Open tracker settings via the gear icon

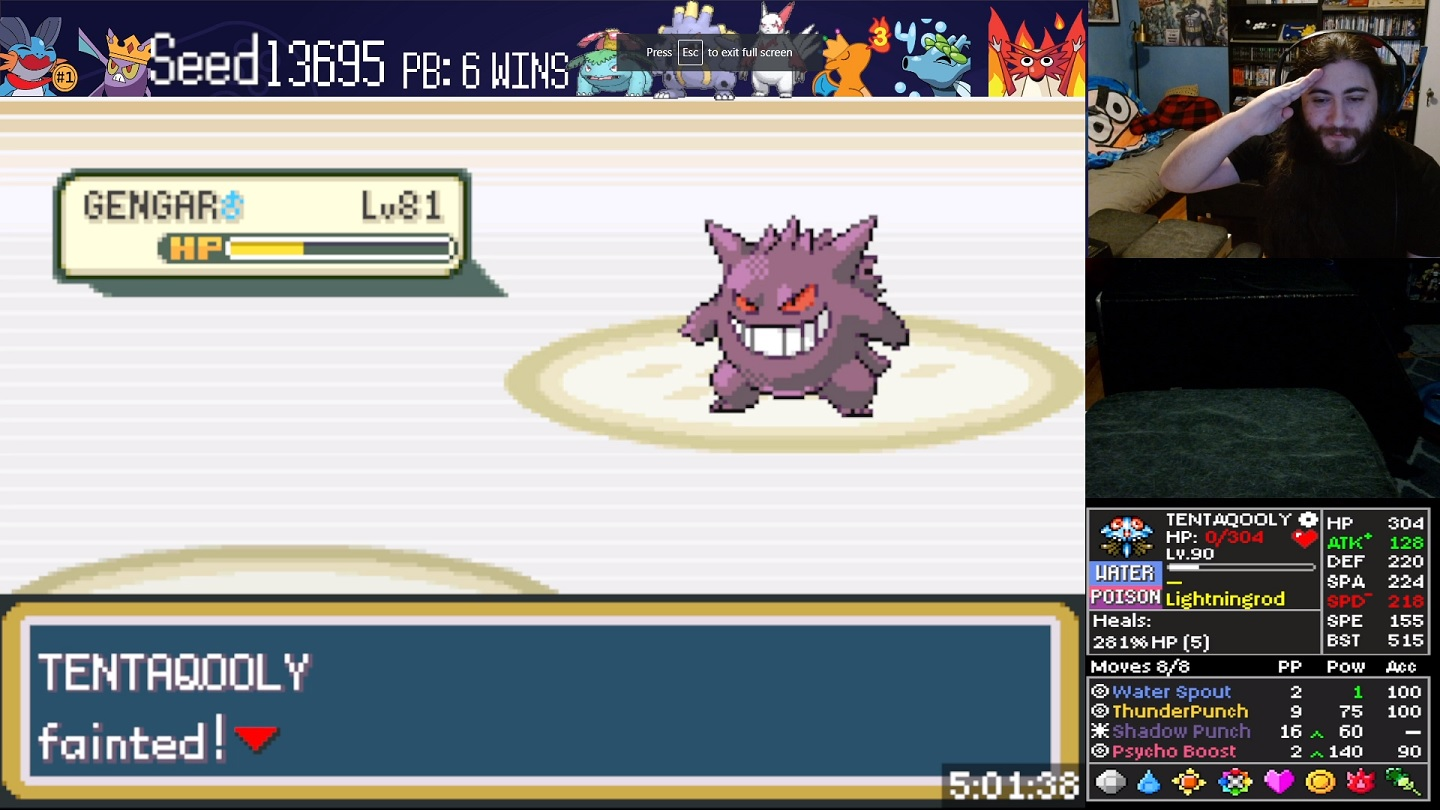(1308, 519)
